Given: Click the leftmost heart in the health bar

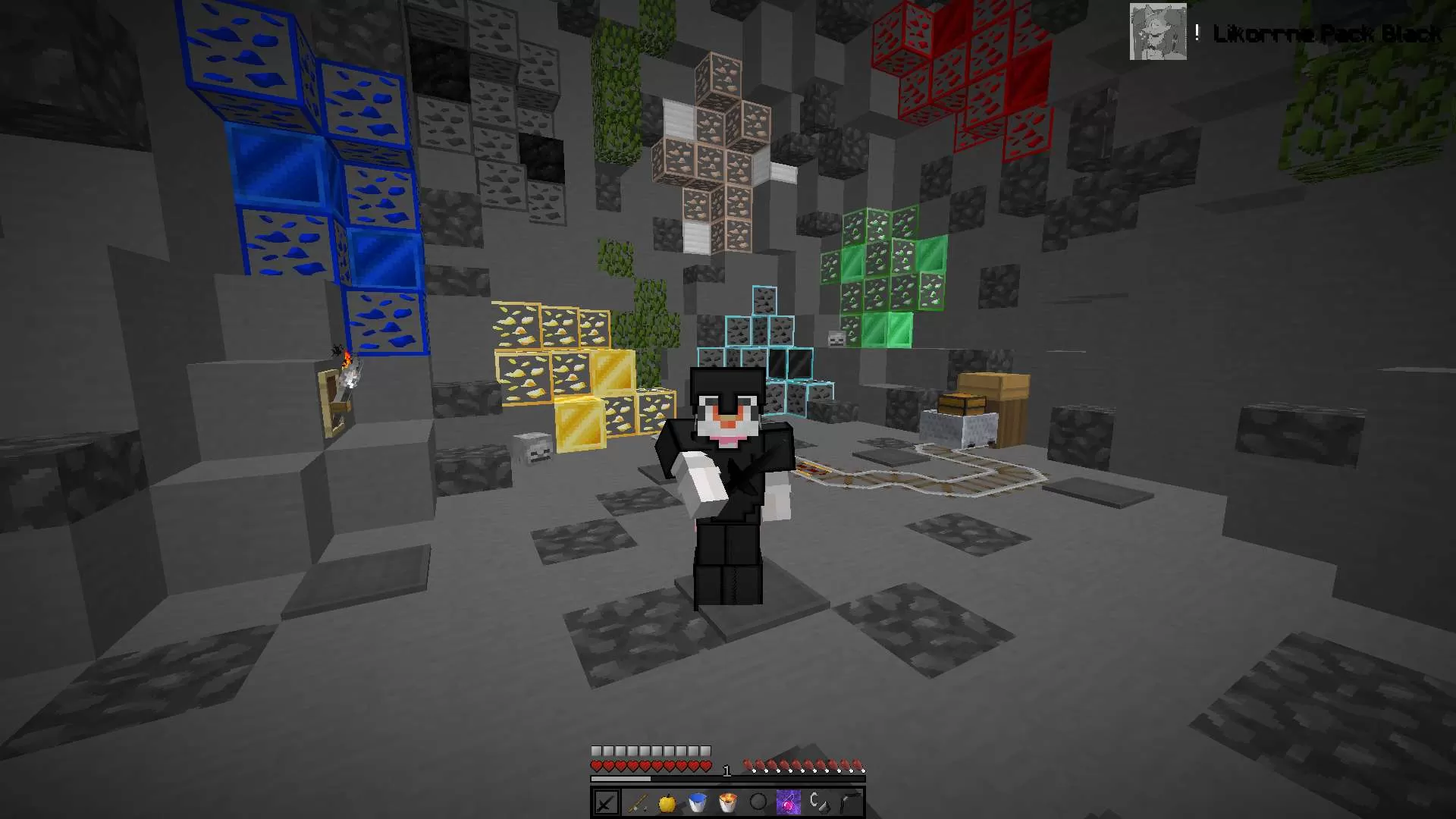Looking at the screenshot, I should click(597, 765).
